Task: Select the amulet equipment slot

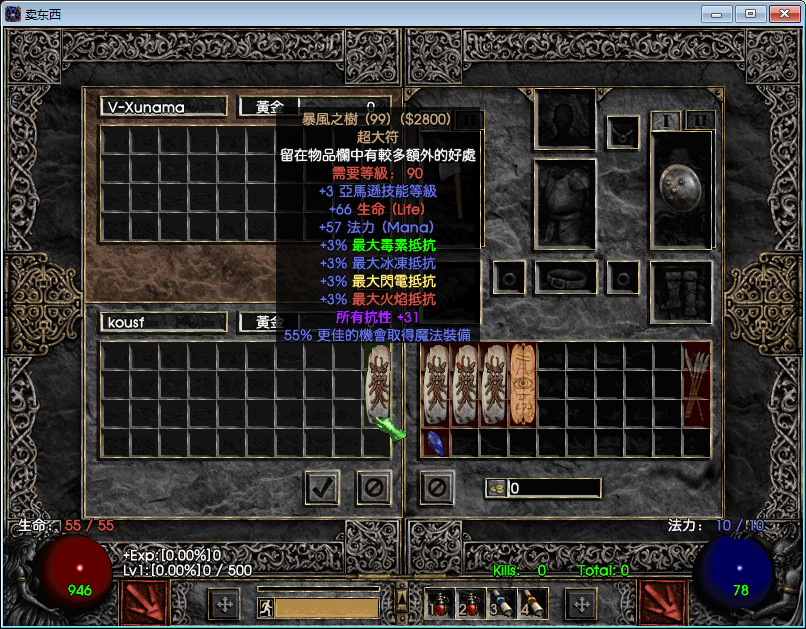Action: pos(624,130)
